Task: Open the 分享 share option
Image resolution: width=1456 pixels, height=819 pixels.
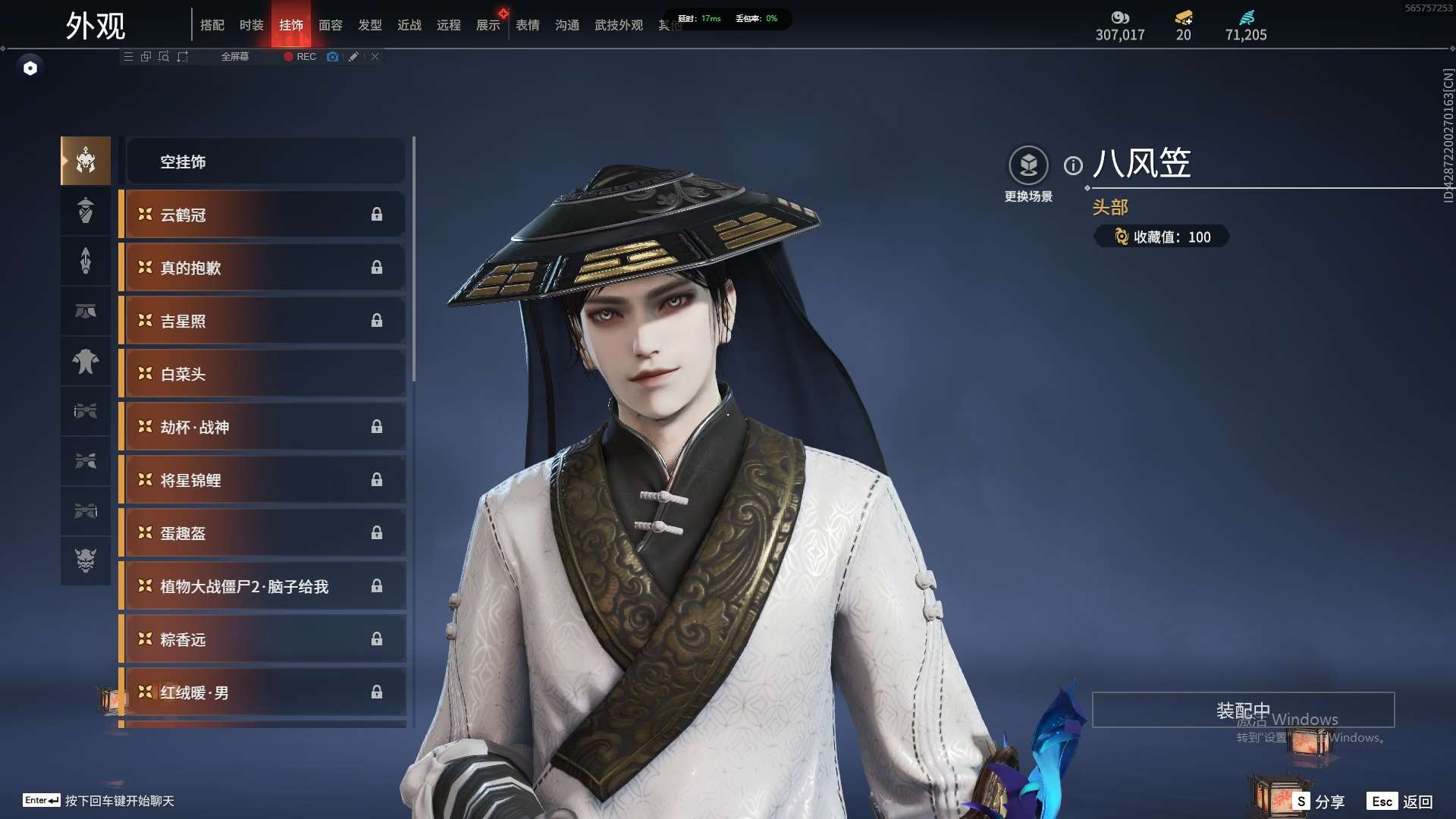Action: tap(1319, 802)
